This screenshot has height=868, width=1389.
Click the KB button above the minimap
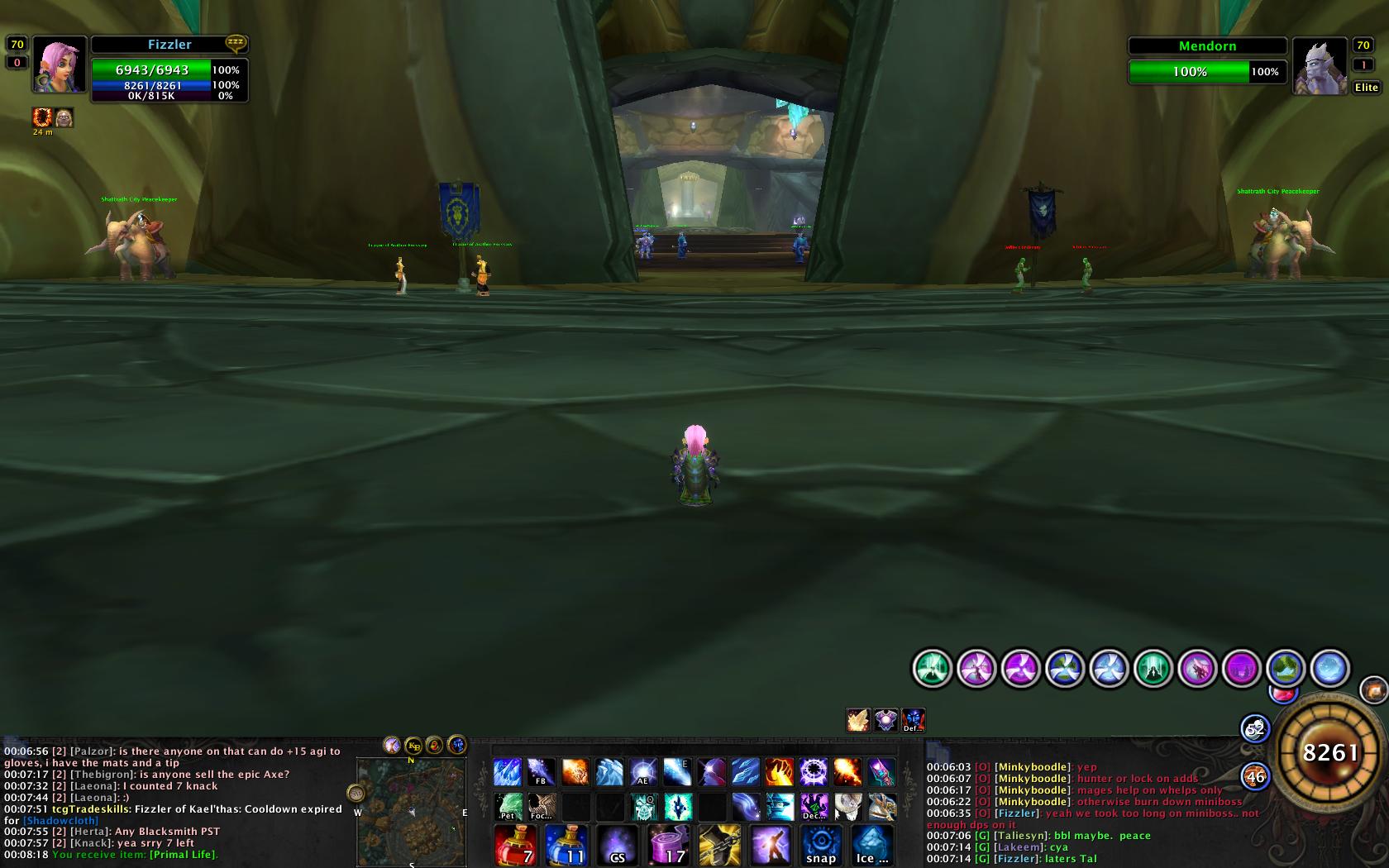click(x=413, y=745)
